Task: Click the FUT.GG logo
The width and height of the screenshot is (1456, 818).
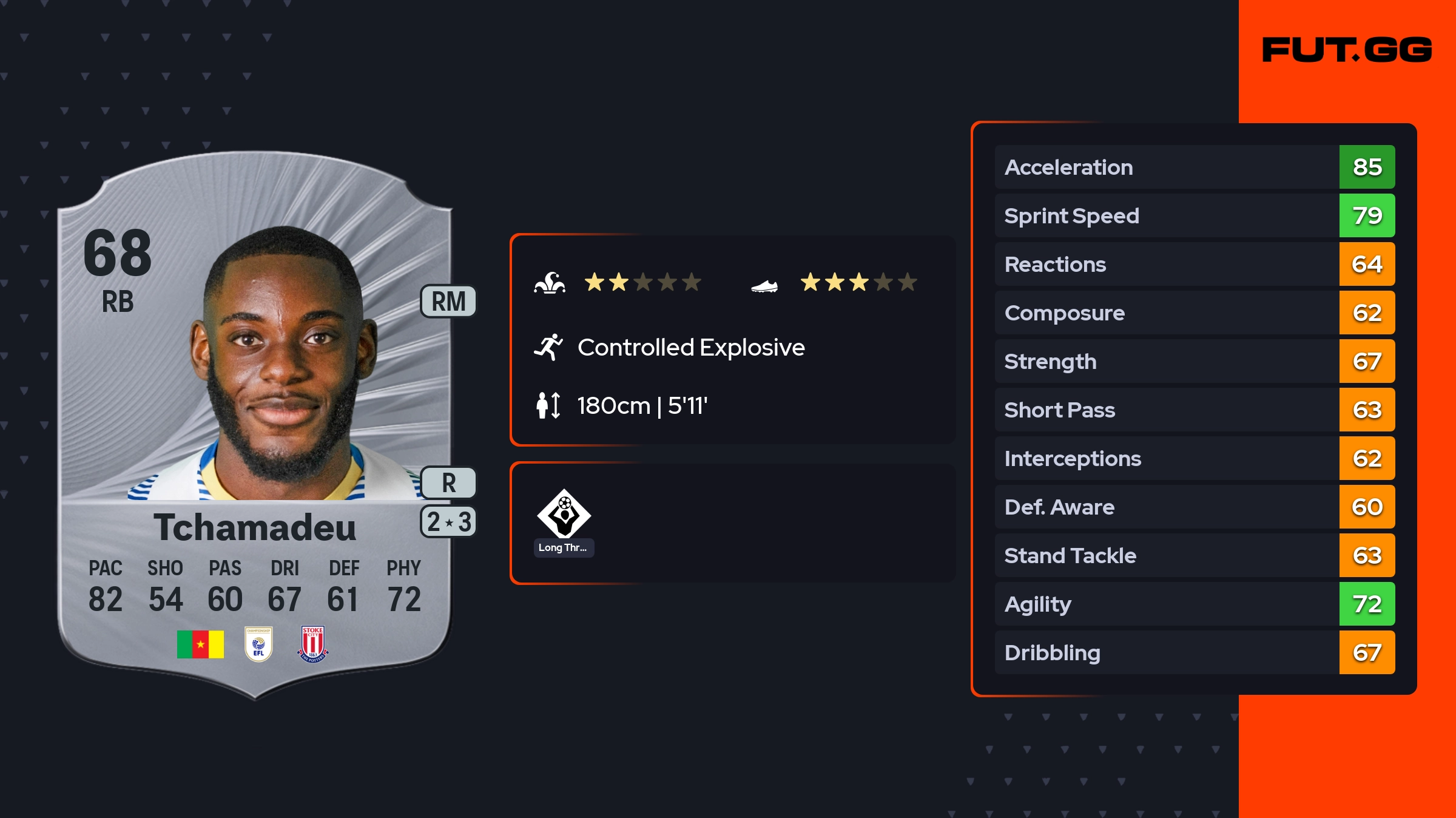Action: [1347, 50]
